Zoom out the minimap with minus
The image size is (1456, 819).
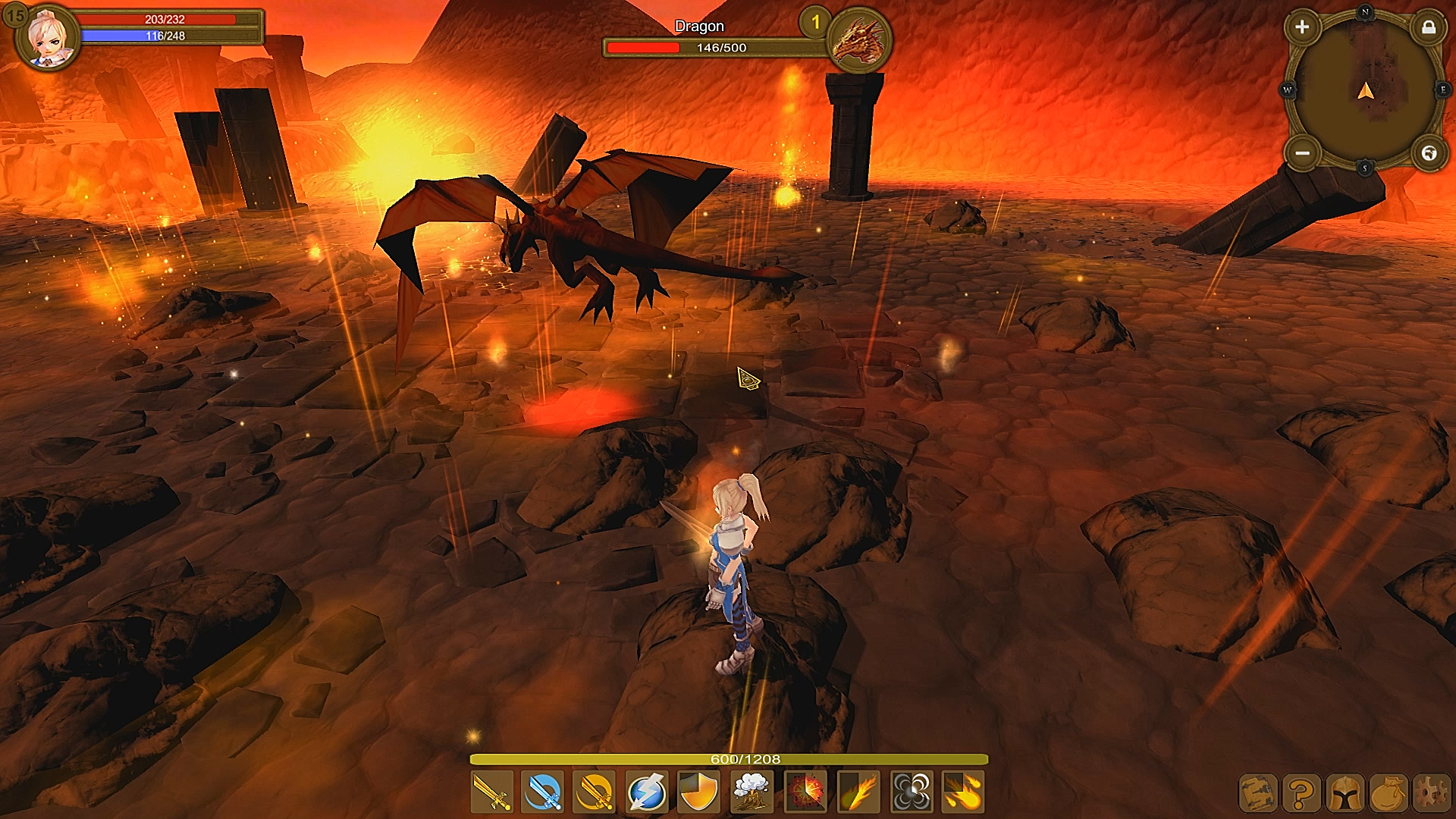pyautogui.click(x=1302, y=154)
